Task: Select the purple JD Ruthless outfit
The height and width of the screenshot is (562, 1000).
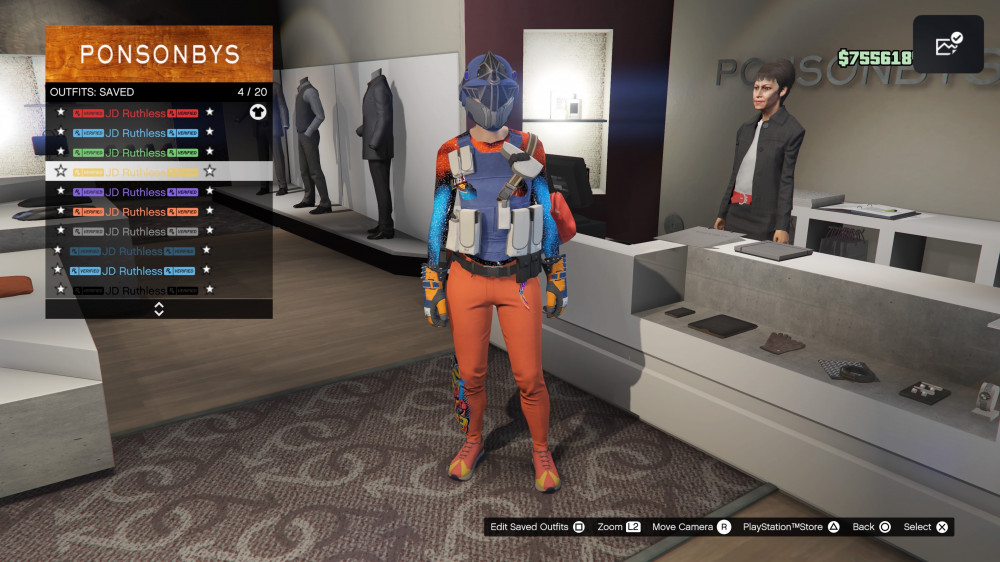Action: pyautogui.click(x=135, y=192)
